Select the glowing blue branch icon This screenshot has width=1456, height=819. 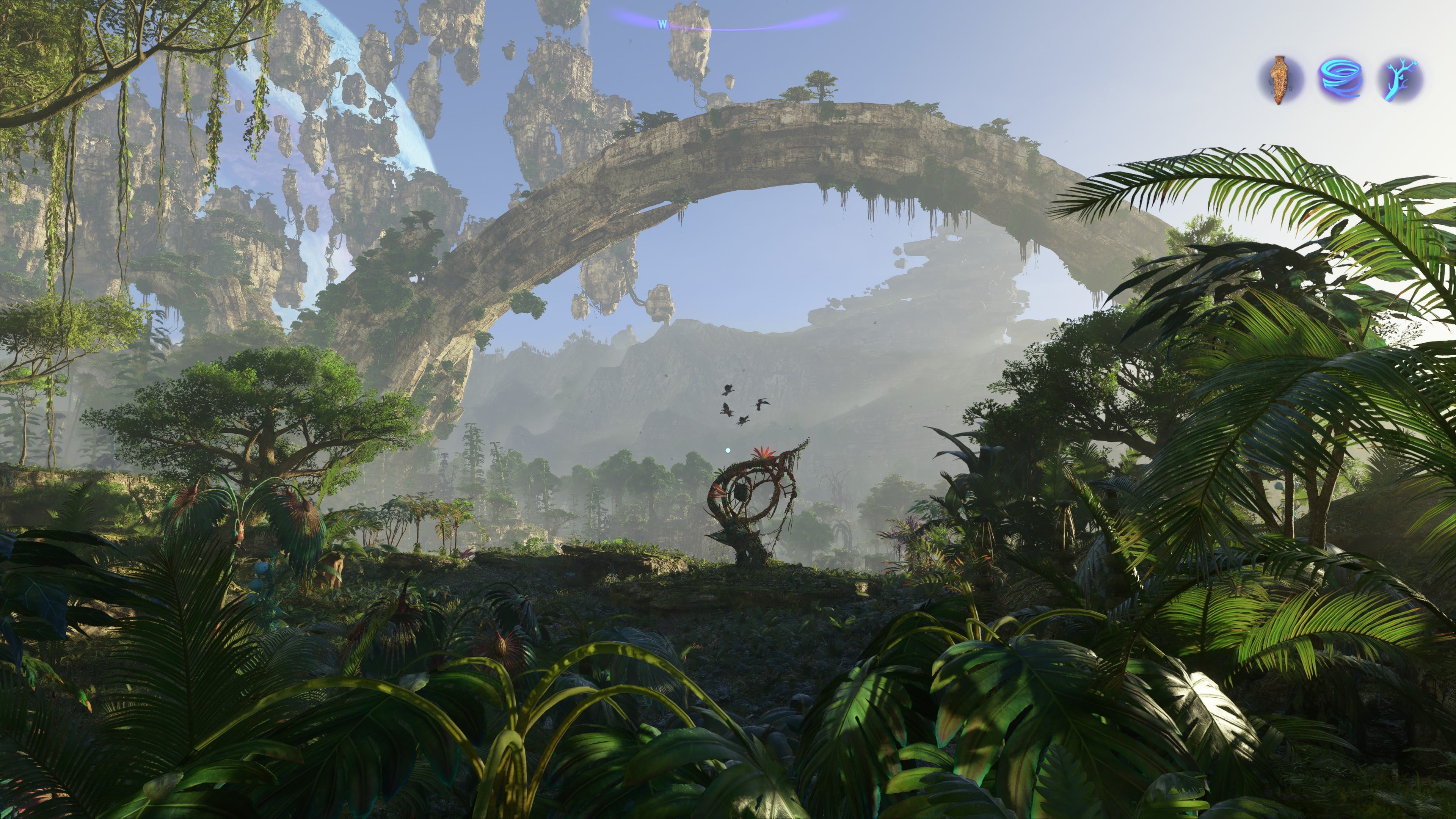point(1400,80)
